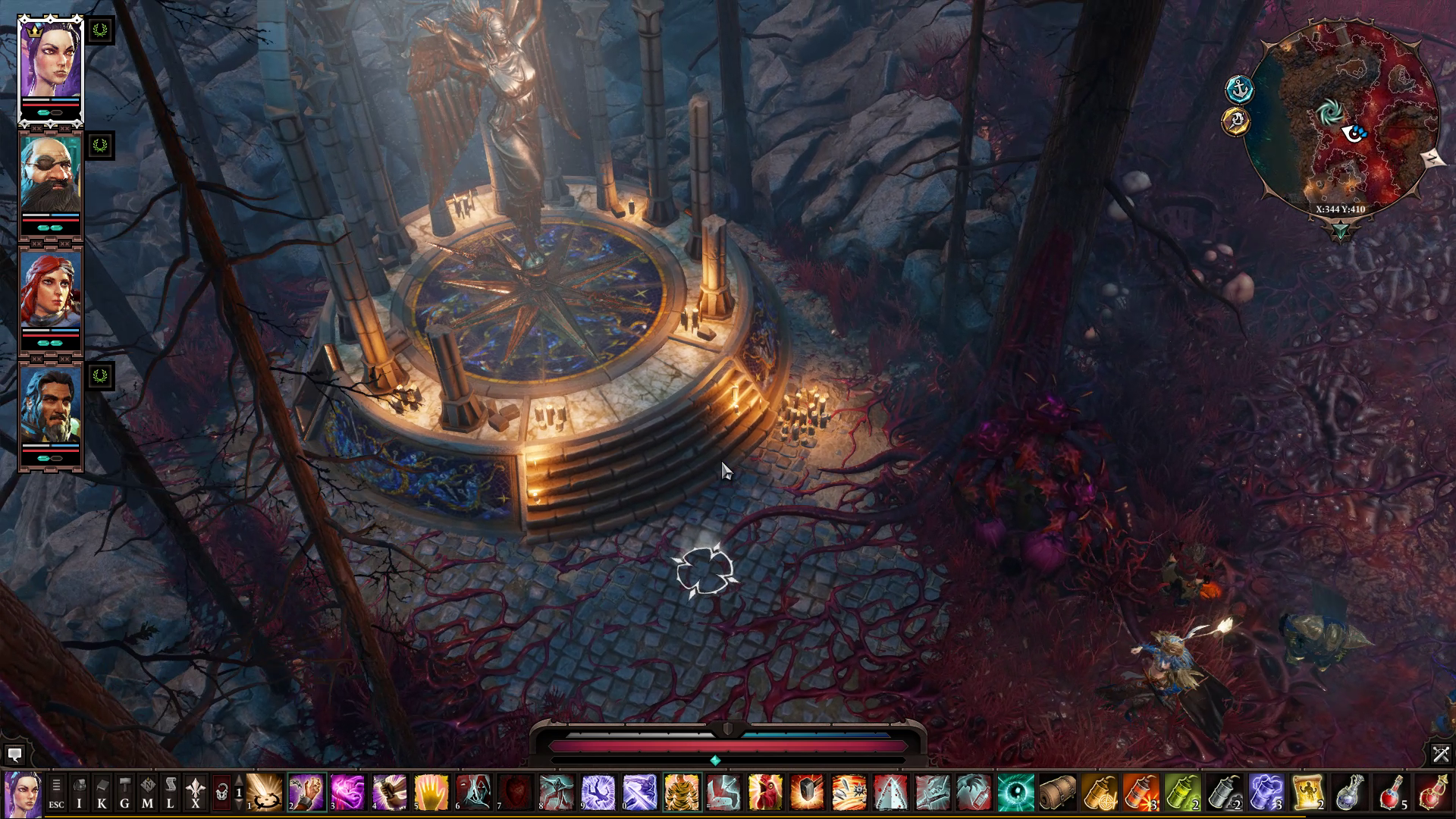Toggle the crossed swords combat button

[x=1441, y=754]
